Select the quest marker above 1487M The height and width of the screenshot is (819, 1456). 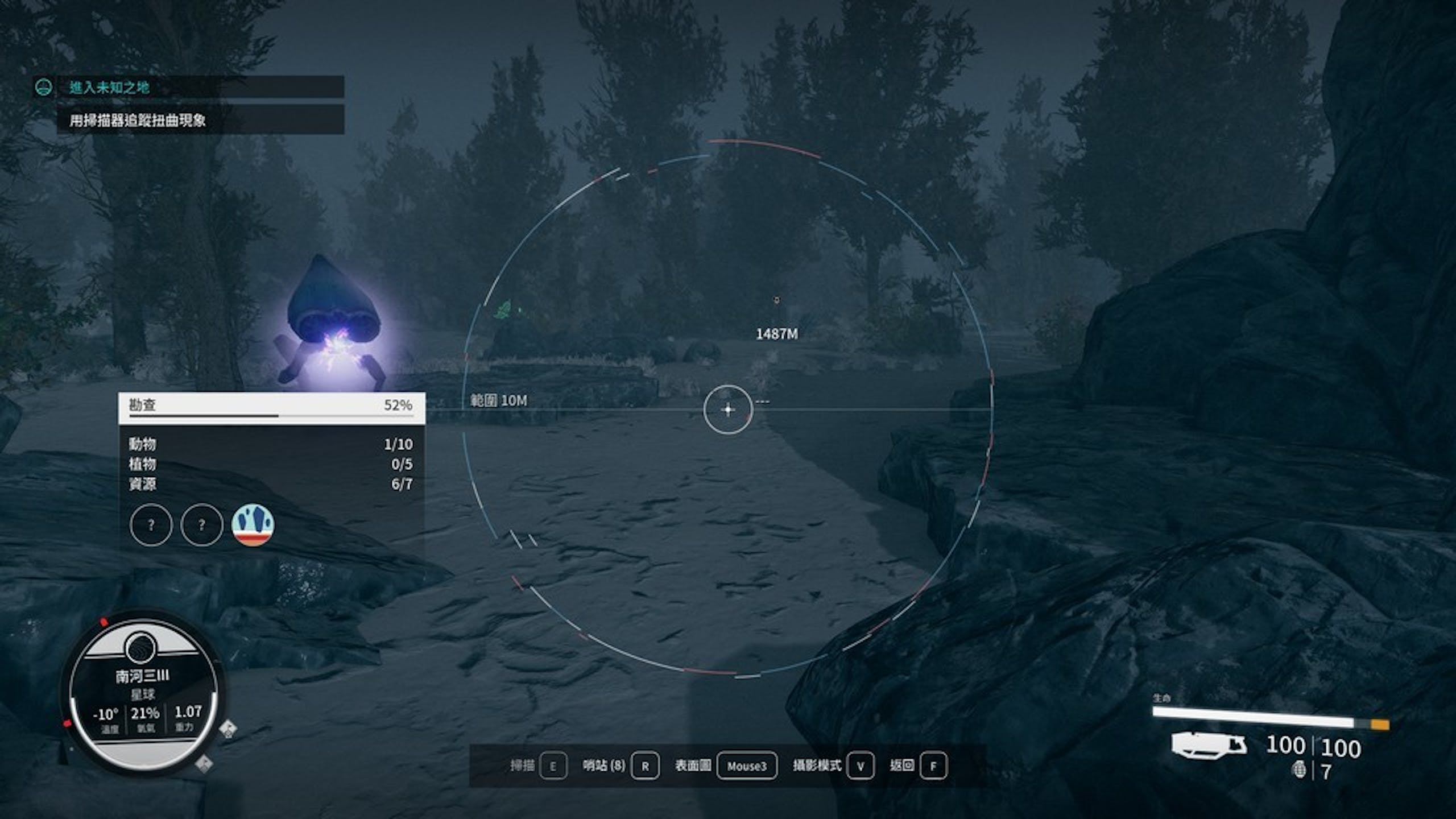[x=776, y=300]
